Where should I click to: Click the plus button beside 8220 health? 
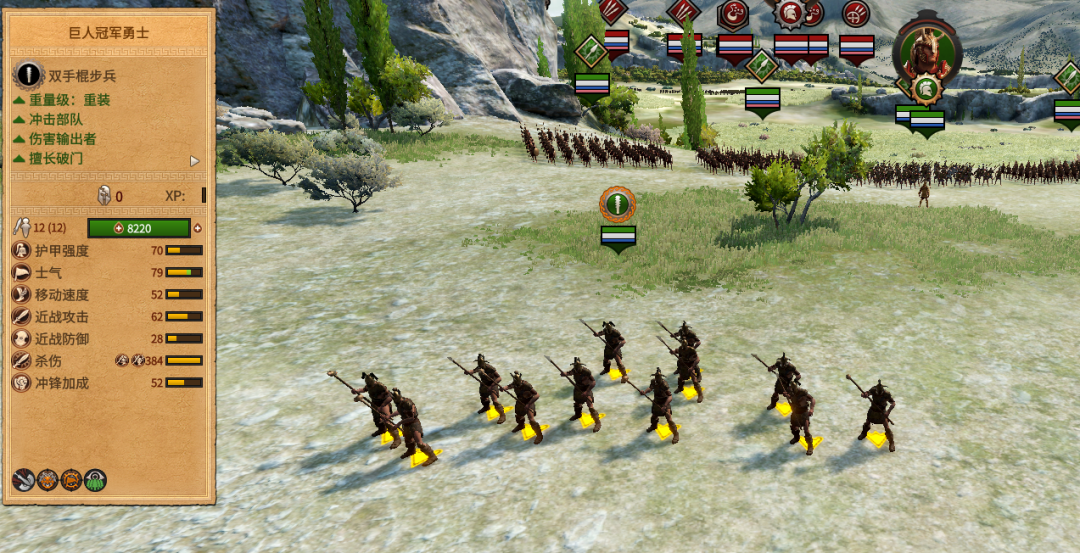tap(197, 228)
